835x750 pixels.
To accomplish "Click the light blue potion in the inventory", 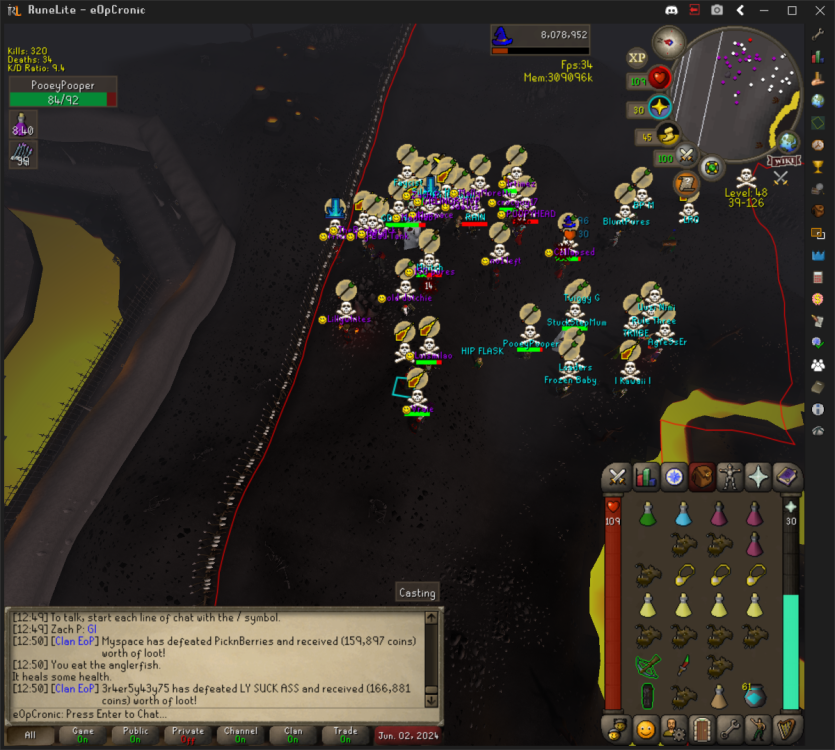I will 683,514.
